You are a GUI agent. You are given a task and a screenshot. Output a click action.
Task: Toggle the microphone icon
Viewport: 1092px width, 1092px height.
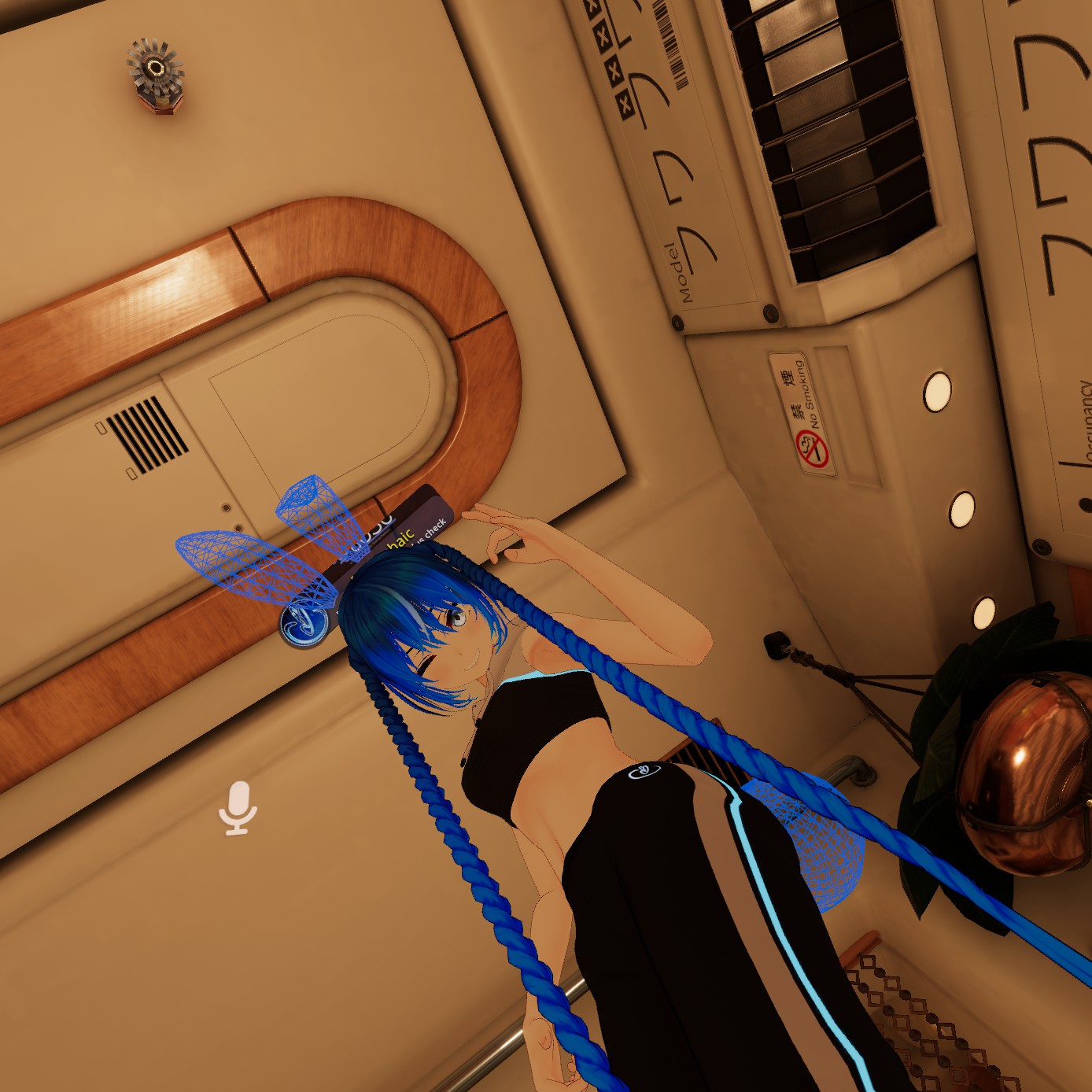(x=238, y=807)
